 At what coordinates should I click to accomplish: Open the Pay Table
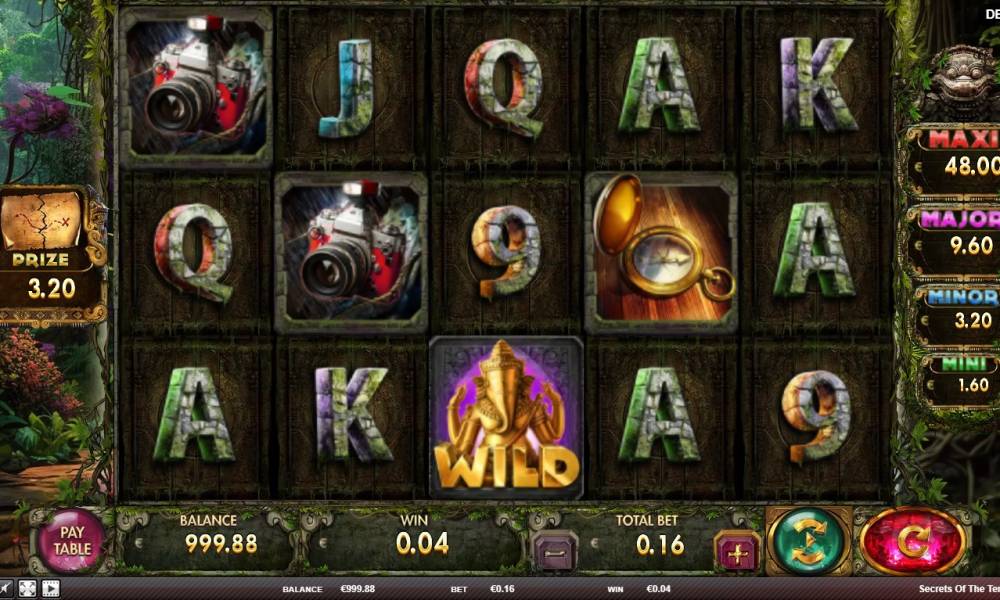tap(71, 540)
